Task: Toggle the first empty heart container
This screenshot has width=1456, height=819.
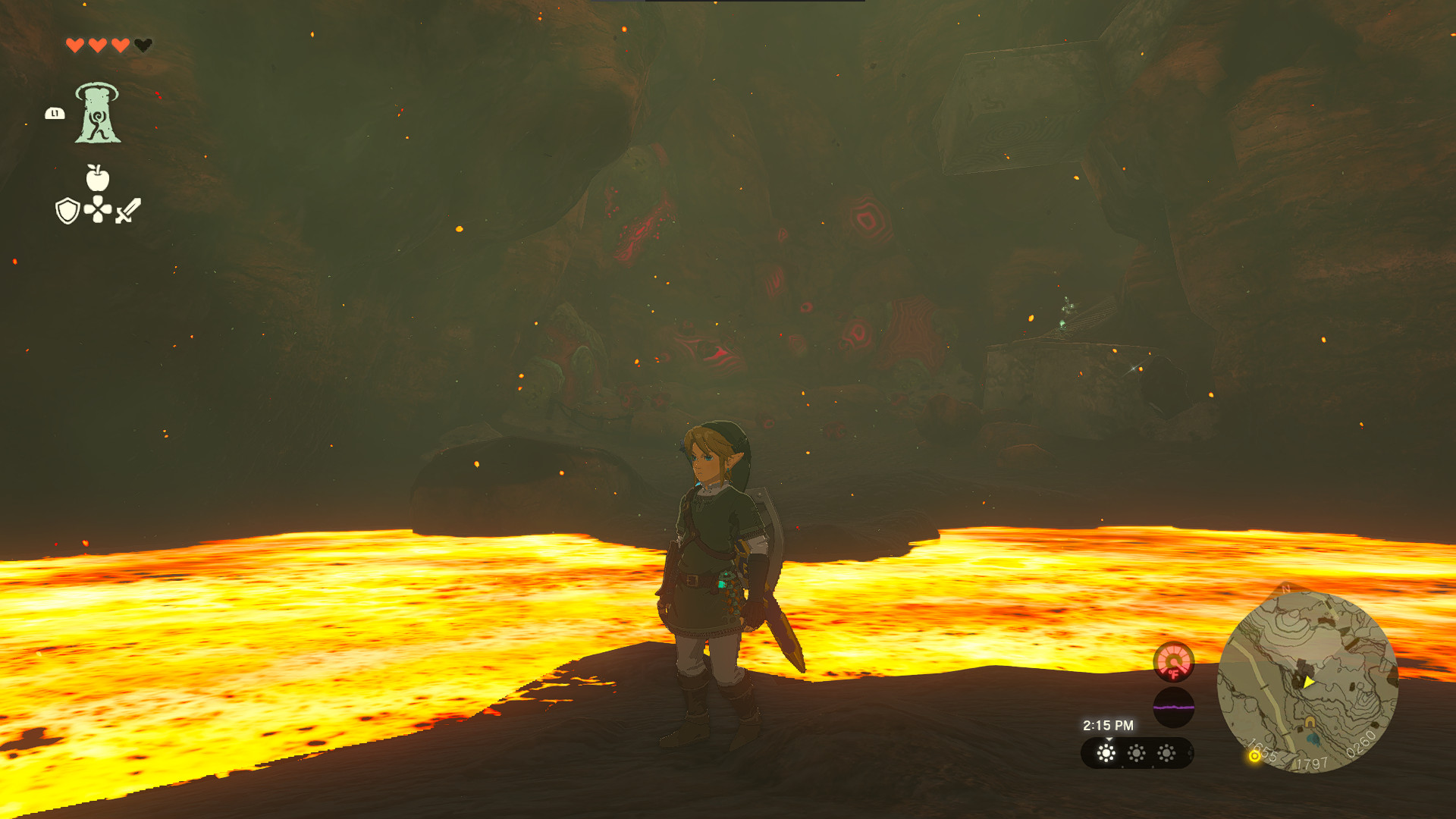Action: tap(142, 44)
